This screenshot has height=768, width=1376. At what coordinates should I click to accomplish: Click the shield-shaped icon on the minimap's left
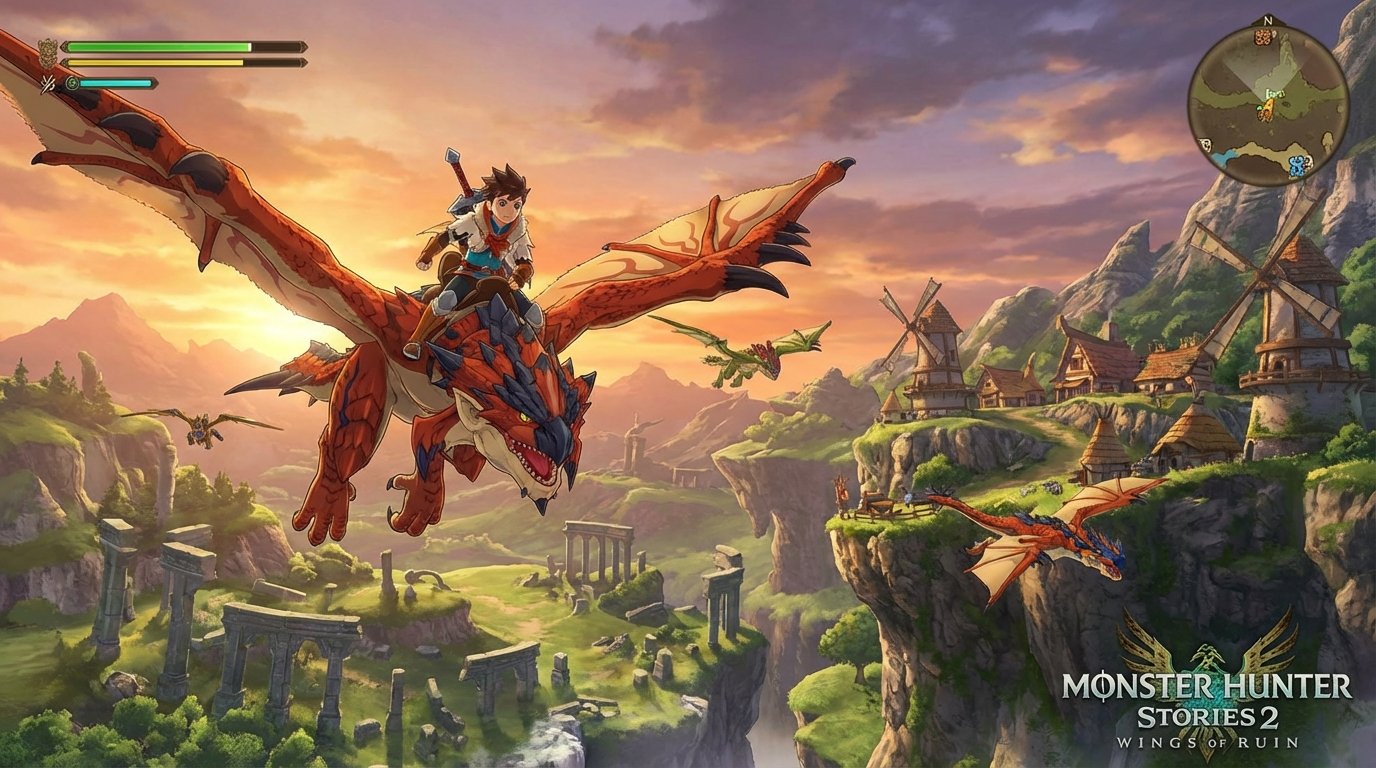coord(1205,143)
